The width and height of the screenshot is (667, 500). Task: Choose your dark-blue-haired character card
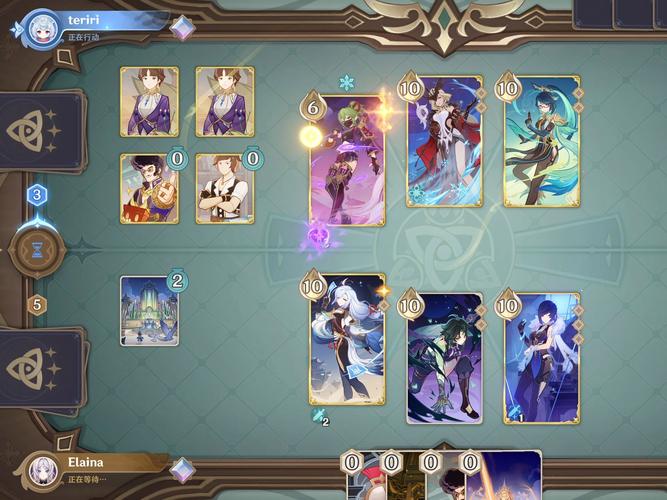(x=541, y=358)
